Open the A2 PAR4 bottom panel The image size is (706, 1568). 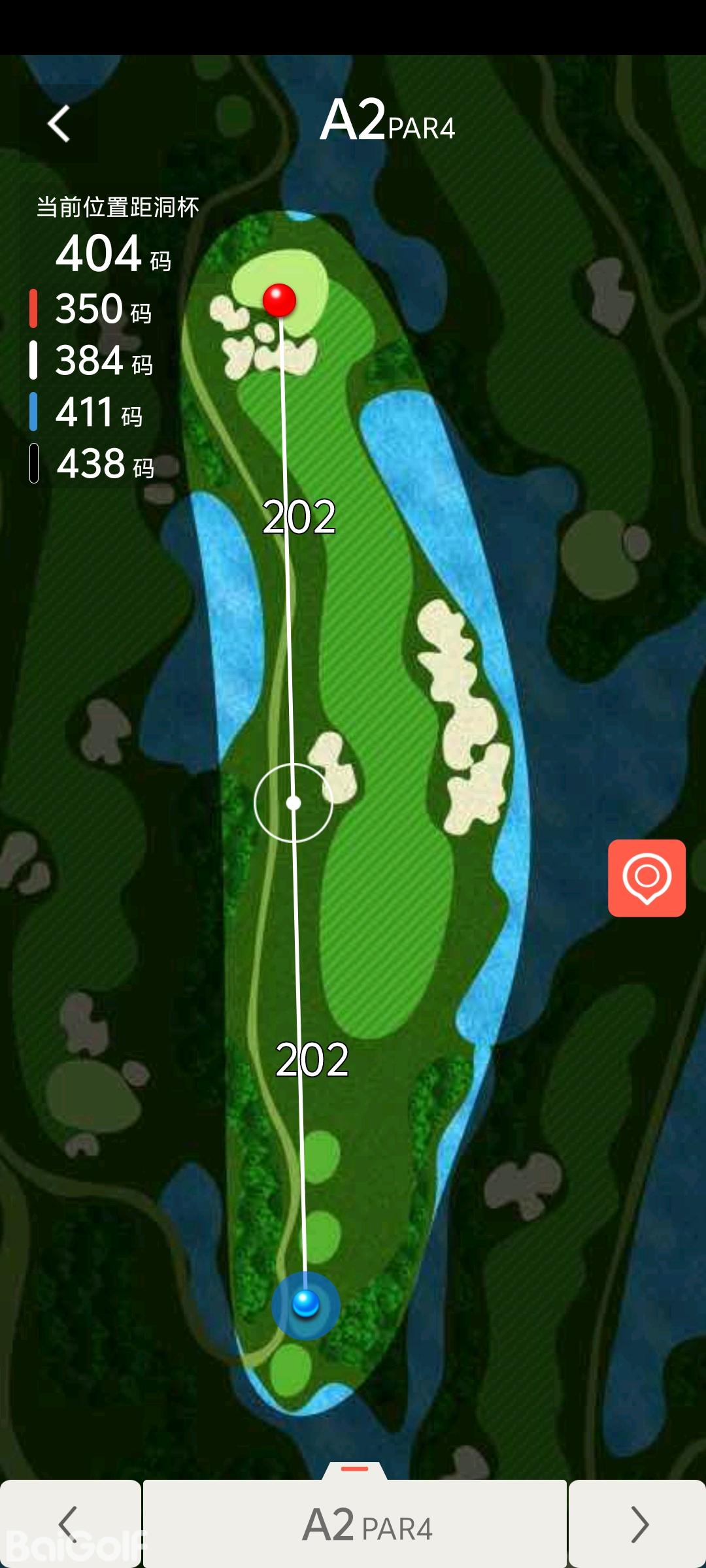point(354,1524)
